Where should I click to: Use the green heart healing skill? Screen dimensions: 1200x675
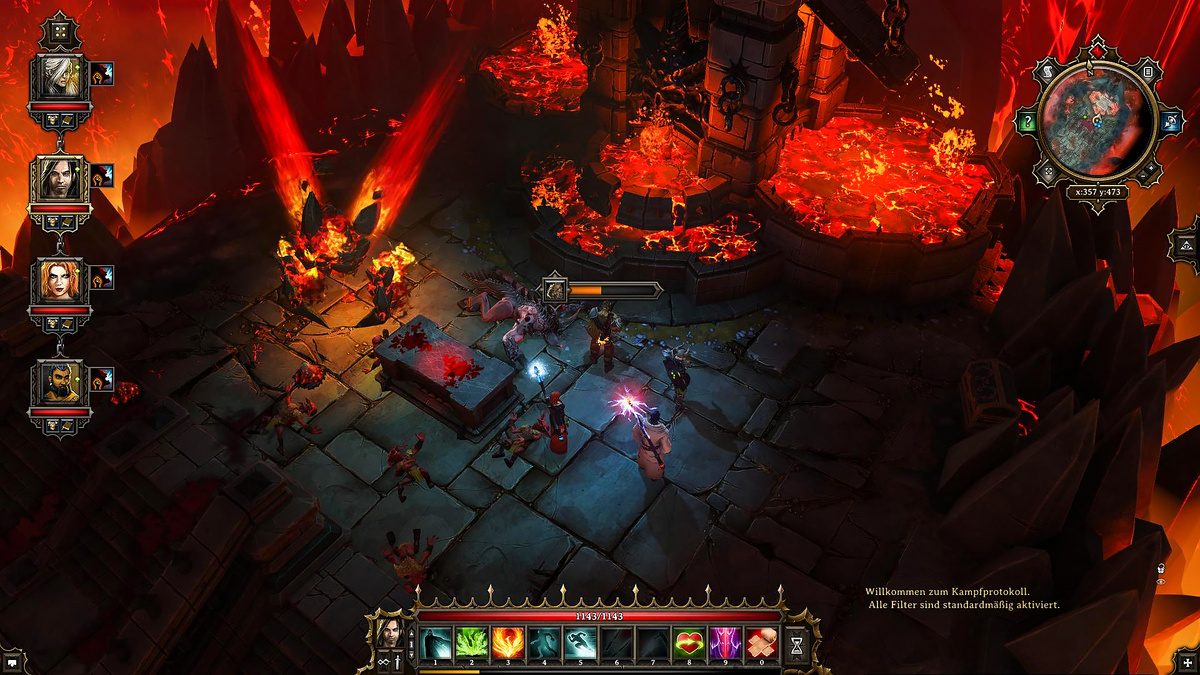pyautogui.click(x=688, y=643)
